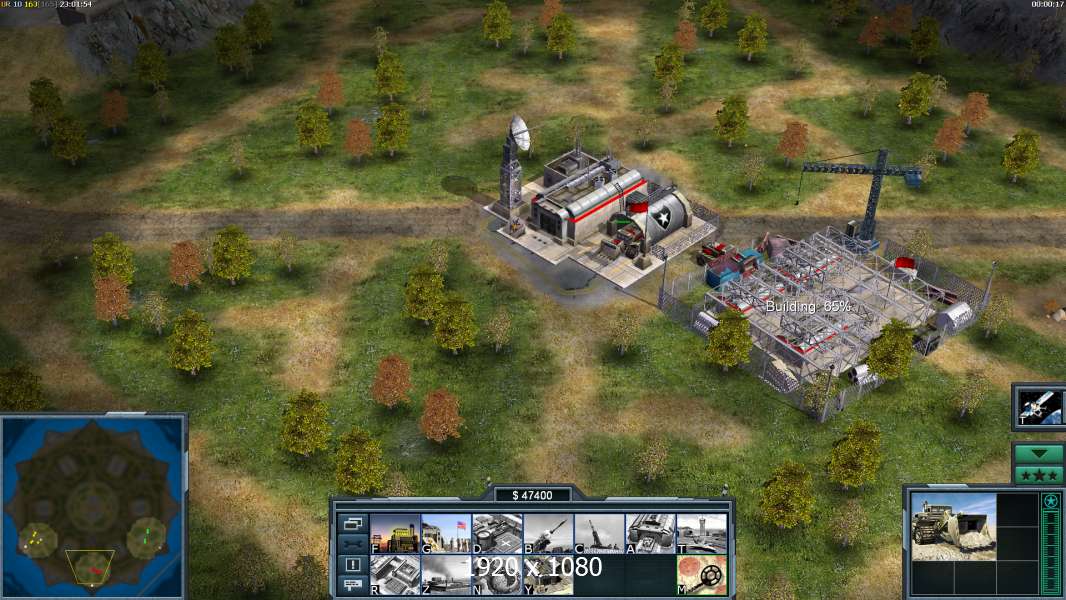Screen dimensions: 1066x600
Task: Select the building with the American flag icon
Action: click(446, 533)
